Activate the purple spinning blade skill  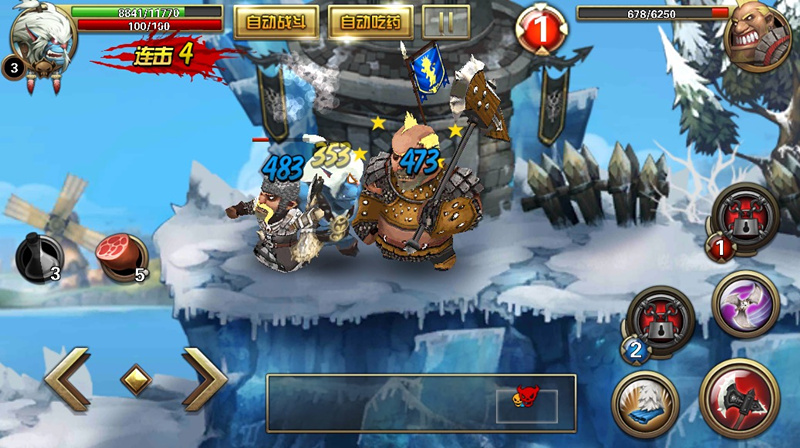(x=745, y=304)
